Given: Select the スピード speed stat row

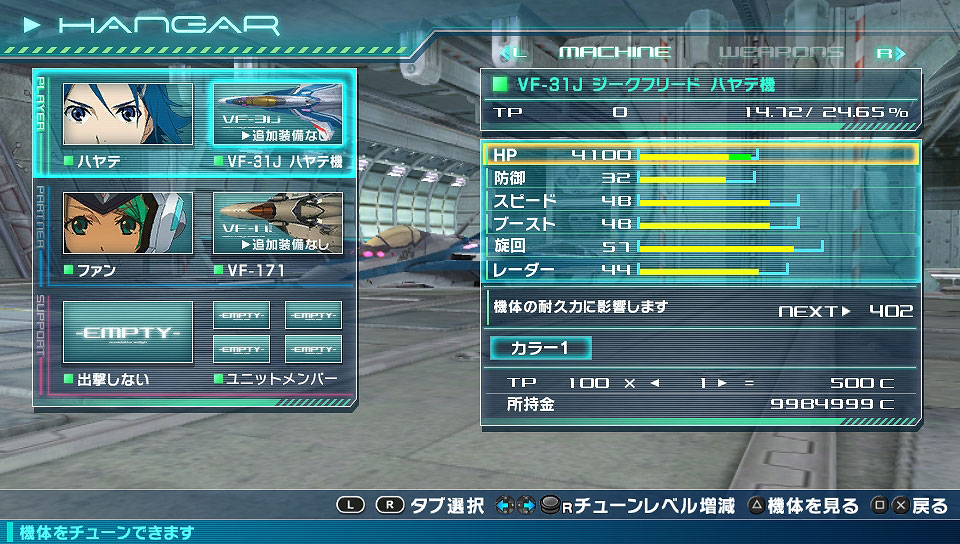Looking at the screenshot, I should (699, 201).
